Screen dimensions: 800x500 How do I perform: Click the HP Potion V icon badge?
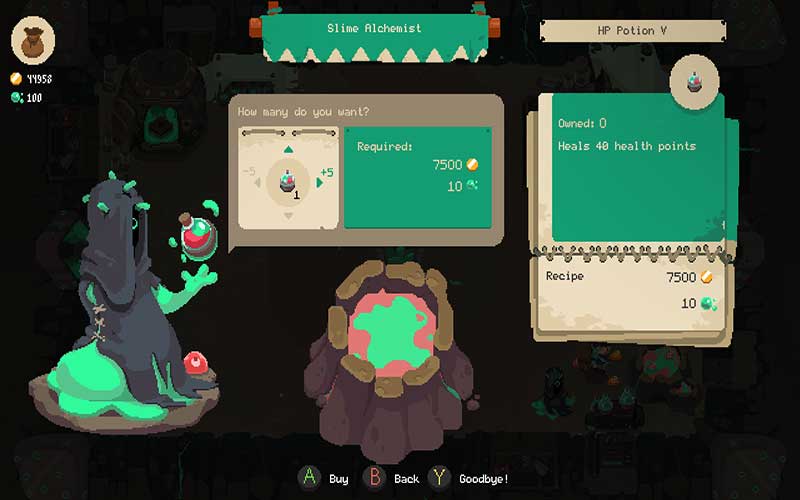691,80
